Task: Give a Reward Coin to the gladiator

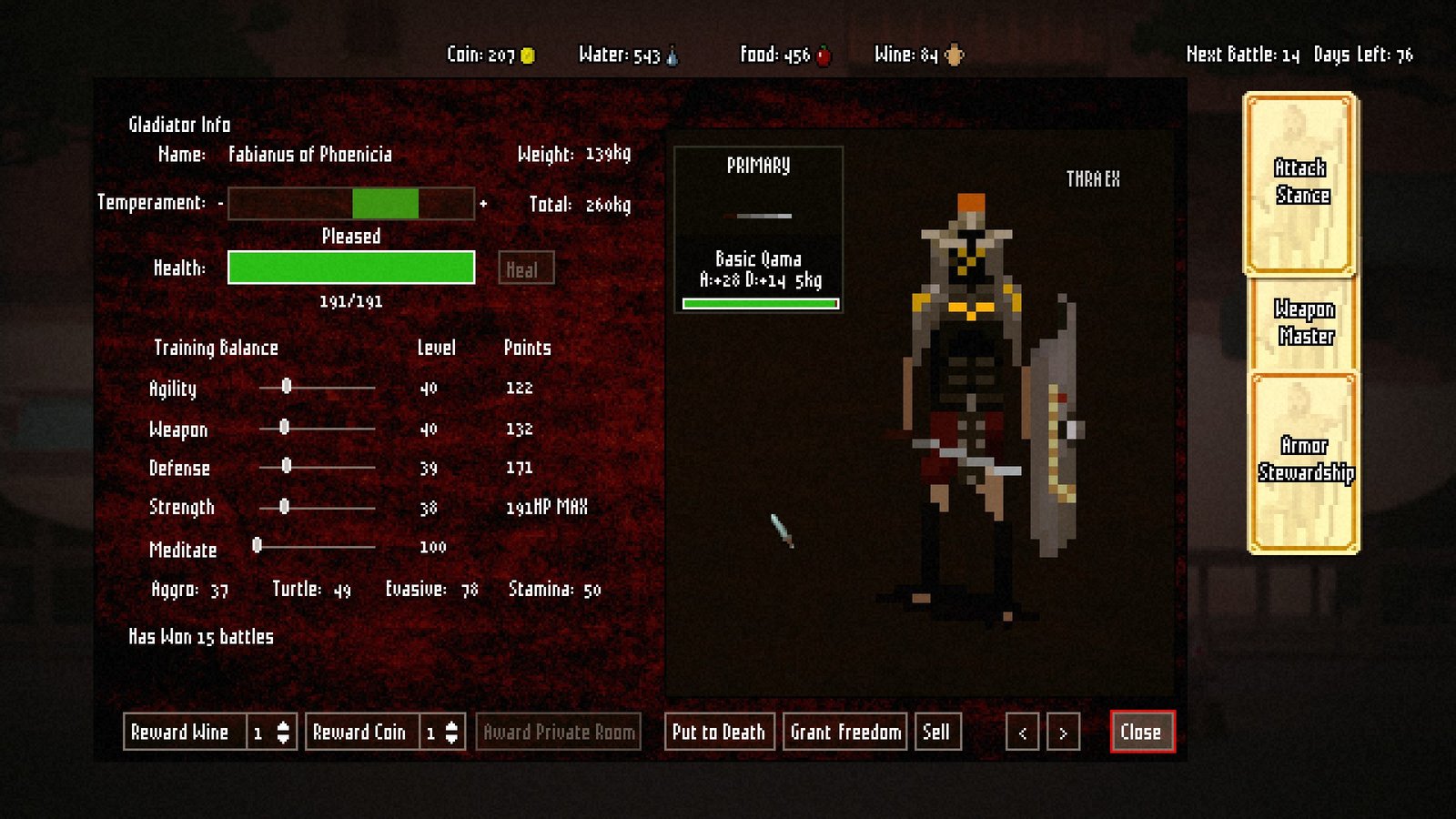Action: 360,732
